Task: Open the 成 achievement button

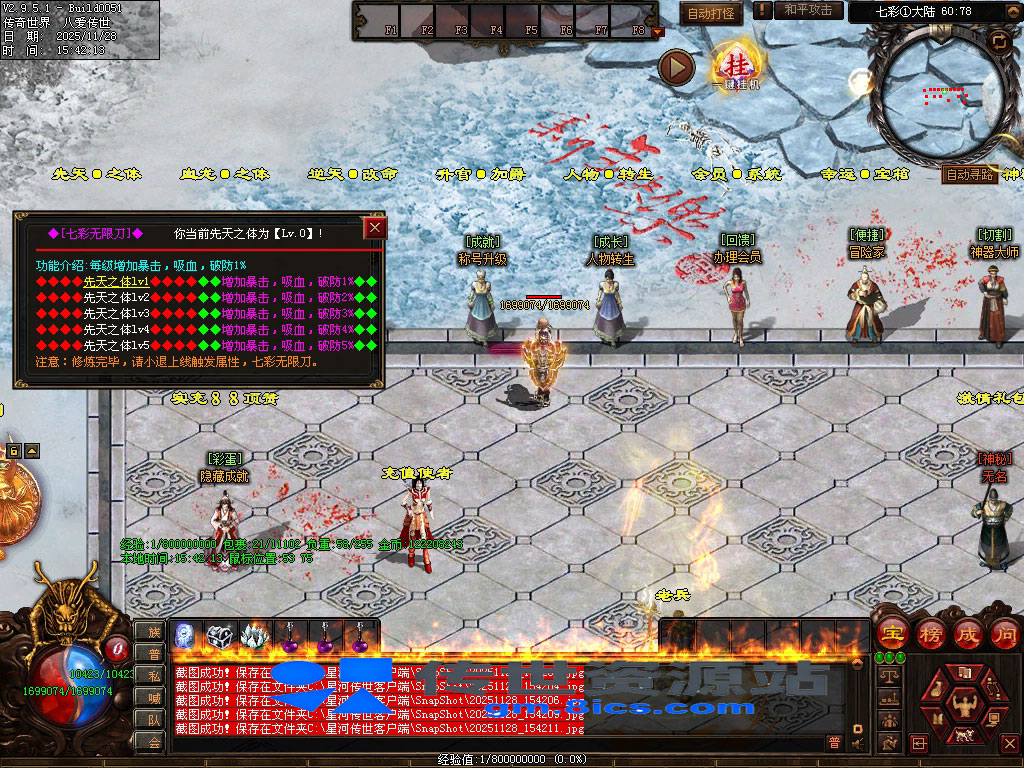Action: tap(967, 633)
